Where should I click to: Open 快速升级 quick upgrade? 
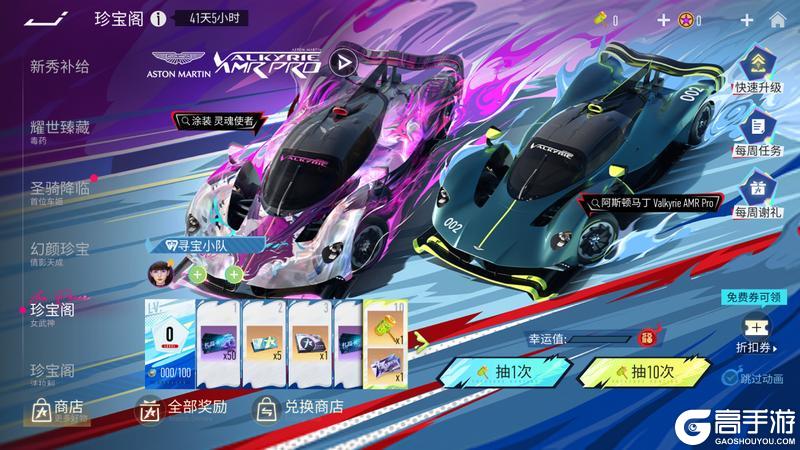(x=758, y=72)
